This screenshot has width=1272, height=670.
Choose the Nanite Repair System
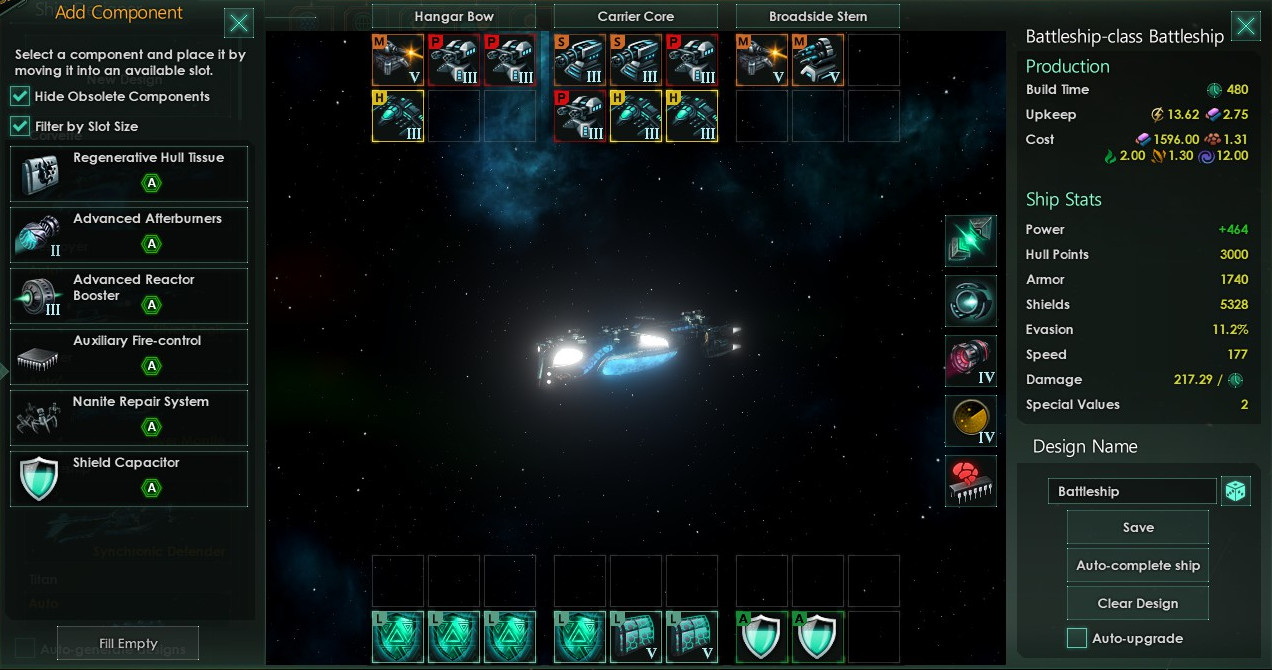(129, 417)
